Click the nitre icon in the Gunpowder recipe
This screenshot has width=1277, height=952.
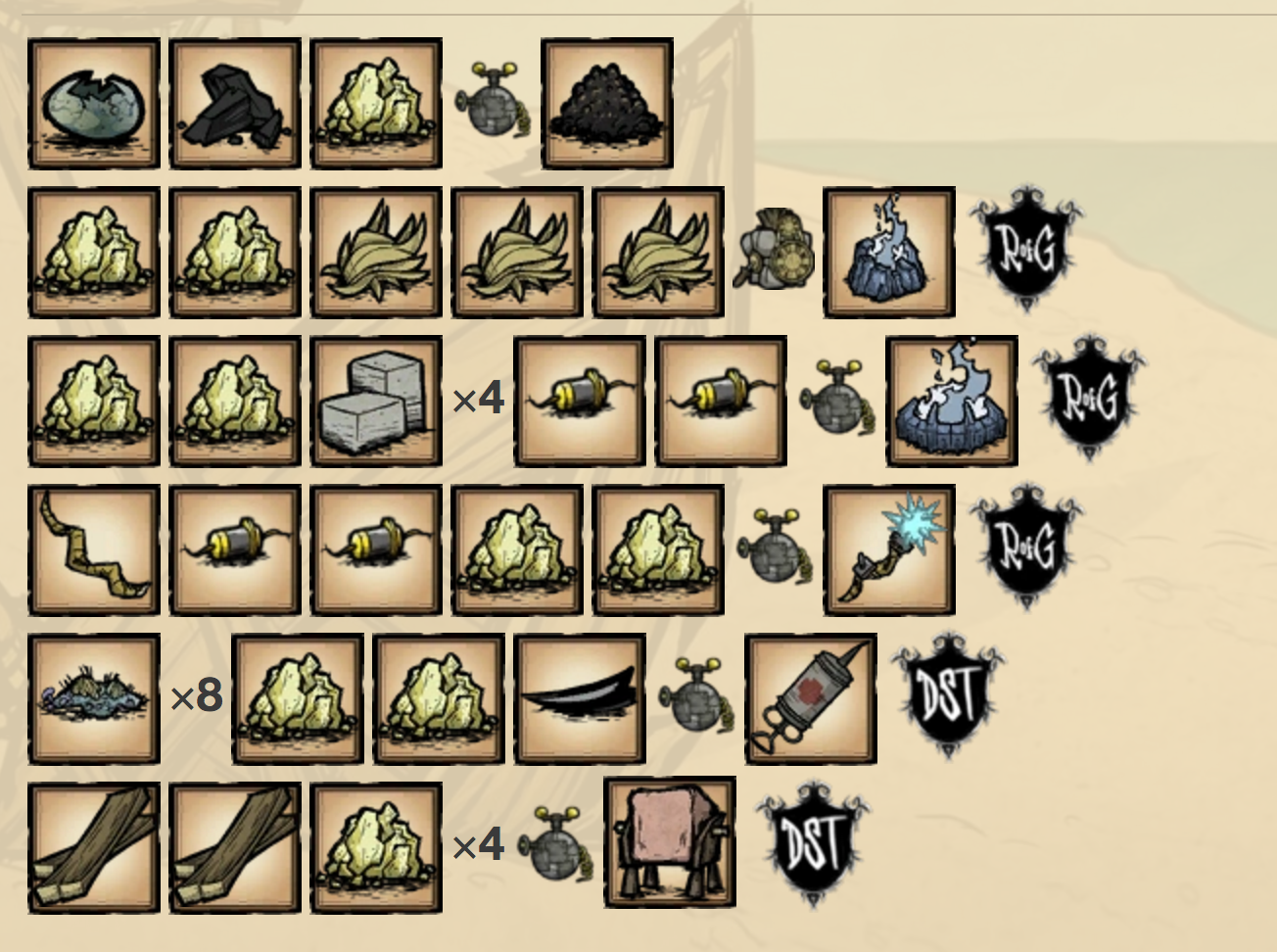376,103
